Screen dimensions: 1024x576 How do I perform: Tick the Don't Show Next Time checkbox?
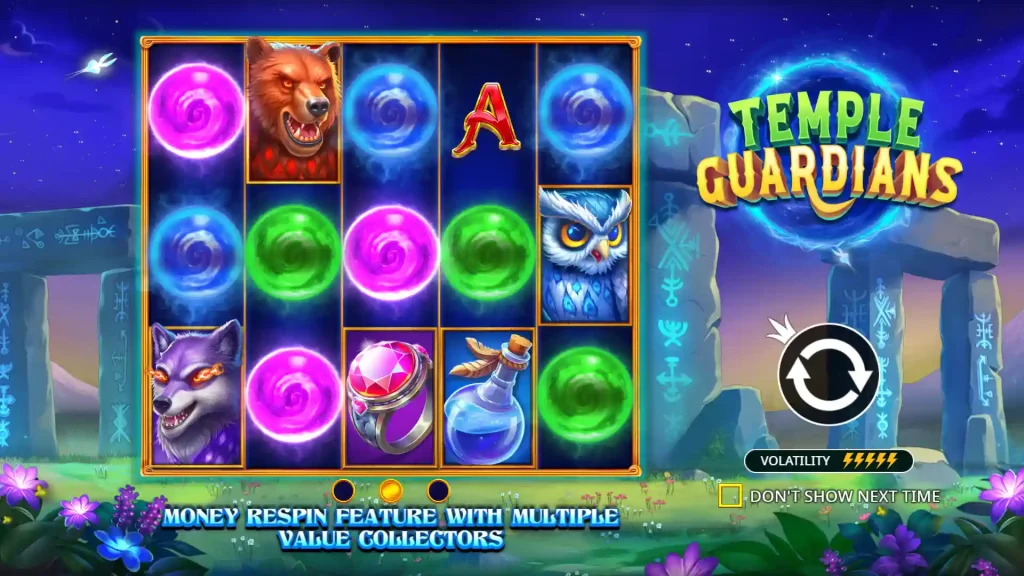pyautogui.click(x=730, y=495)
